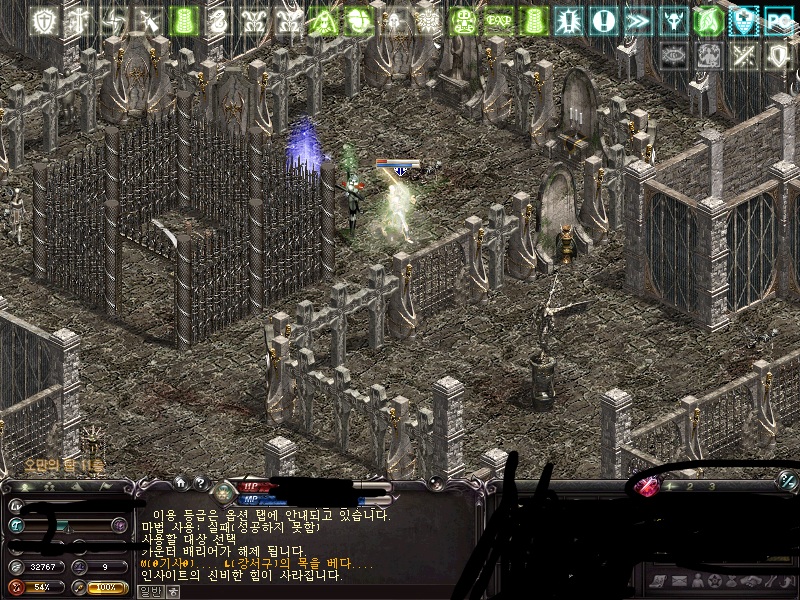This screenshot has width=800, height=600.
Task: Open the envelope mail icon
Action: click(679, 581)
